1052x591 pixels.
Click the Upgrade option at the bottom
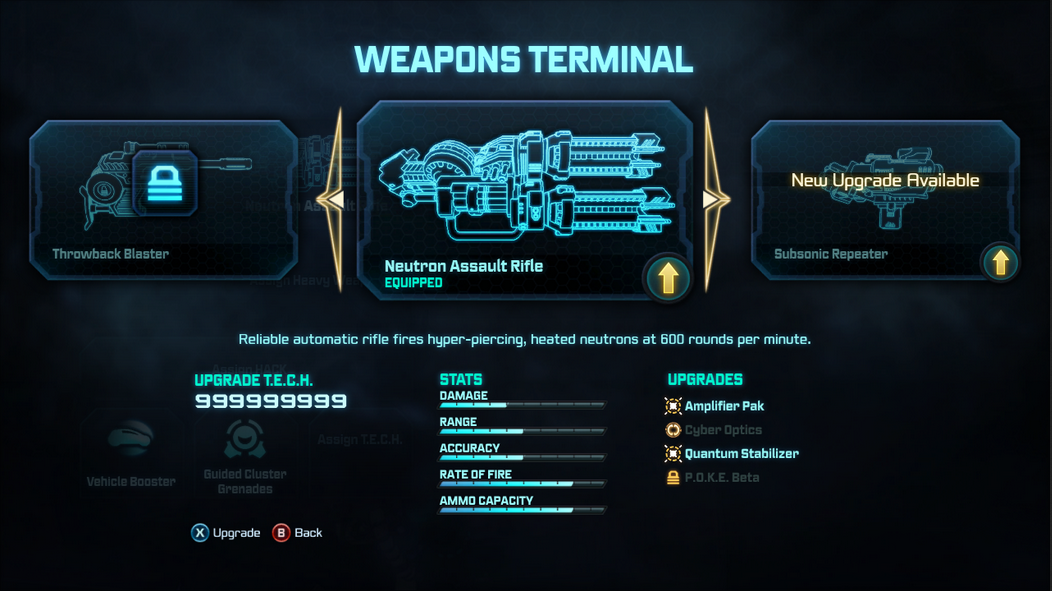point(227,533)
